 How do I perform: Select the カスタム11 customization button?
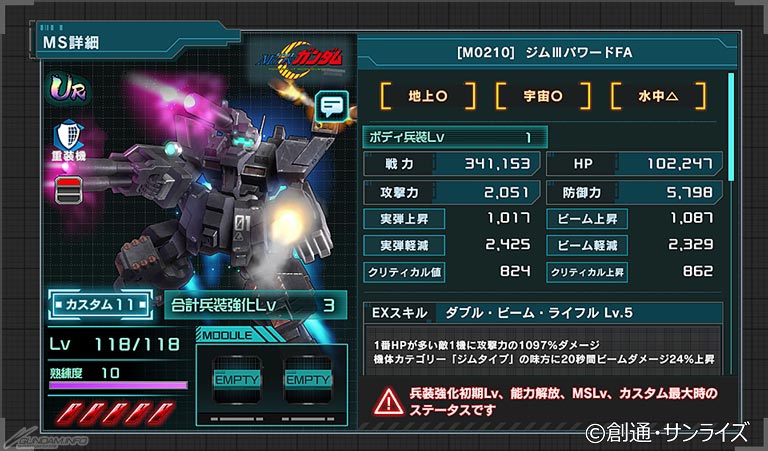(x=98, y=302)
